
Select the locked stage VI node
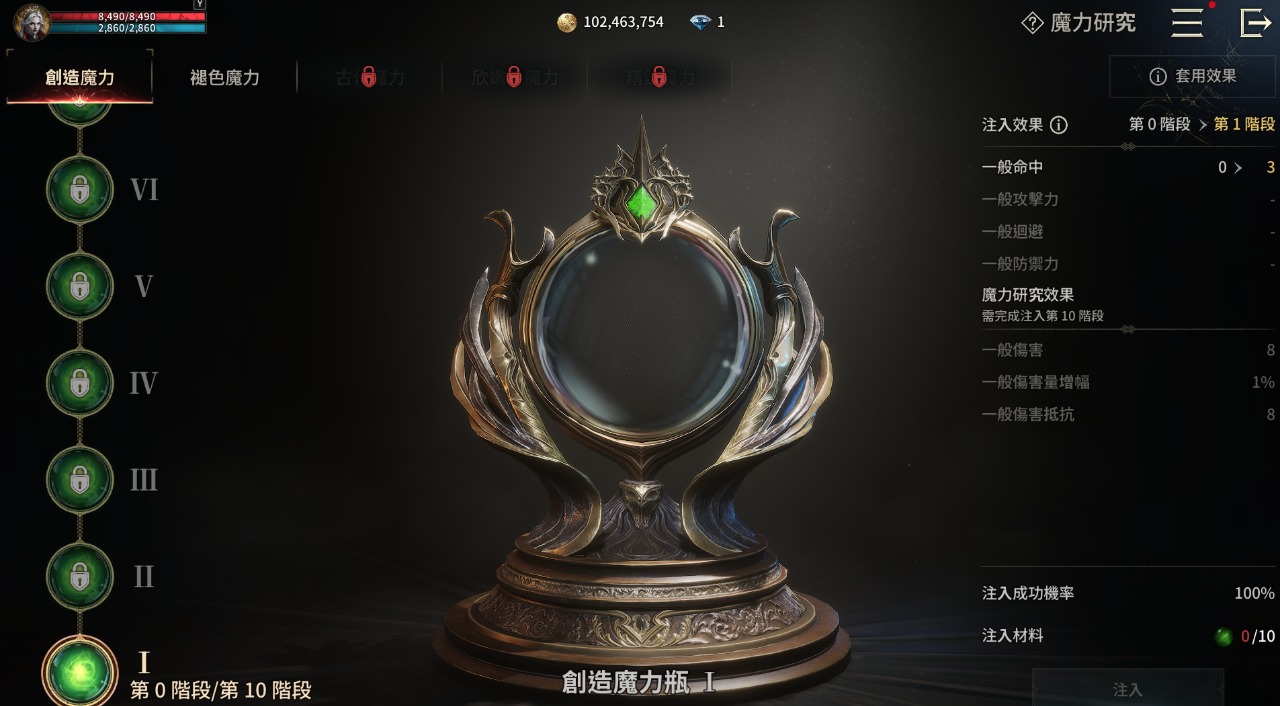80,190
